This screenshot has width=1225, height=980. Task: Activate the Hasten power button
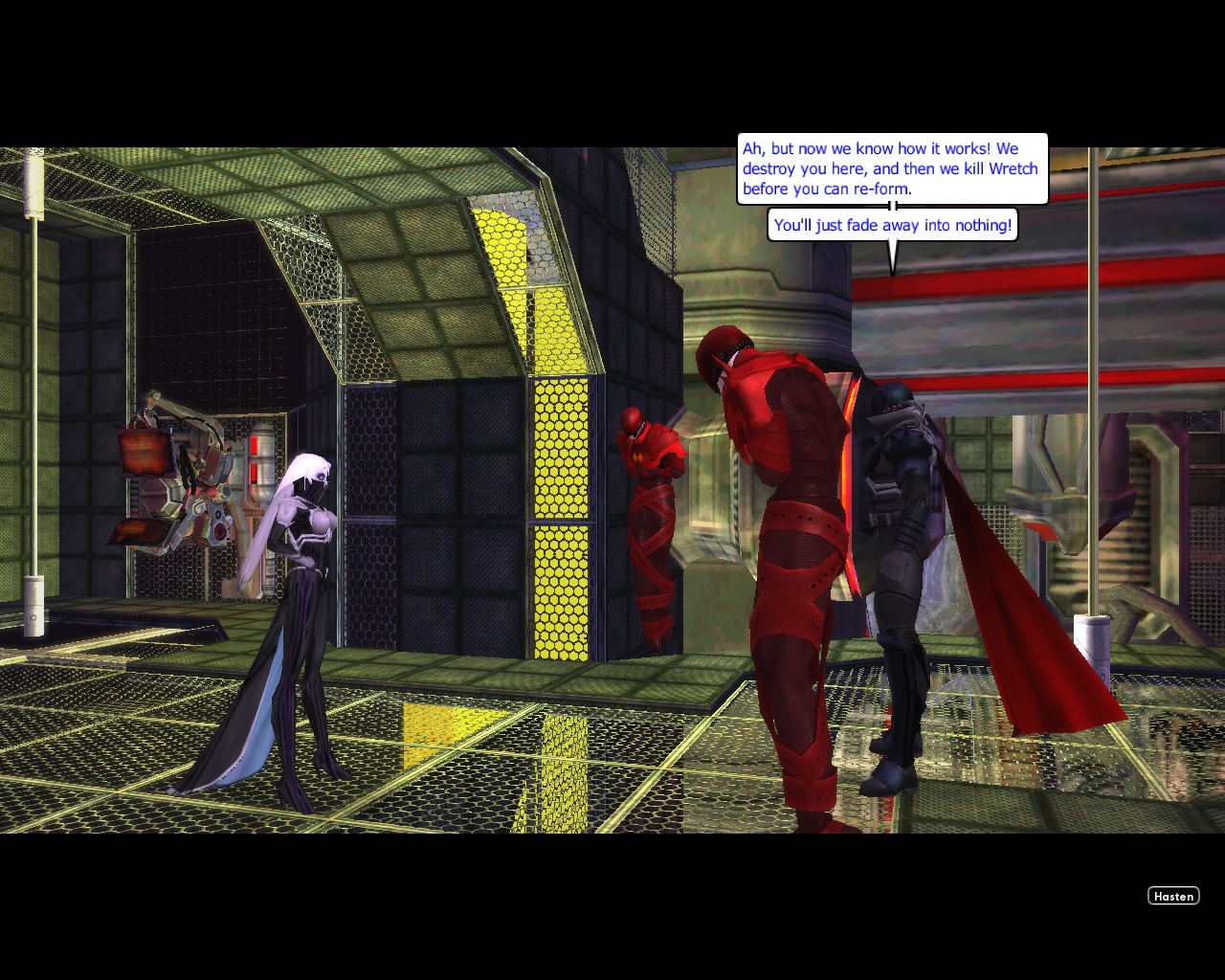[x=1173, y=896]
